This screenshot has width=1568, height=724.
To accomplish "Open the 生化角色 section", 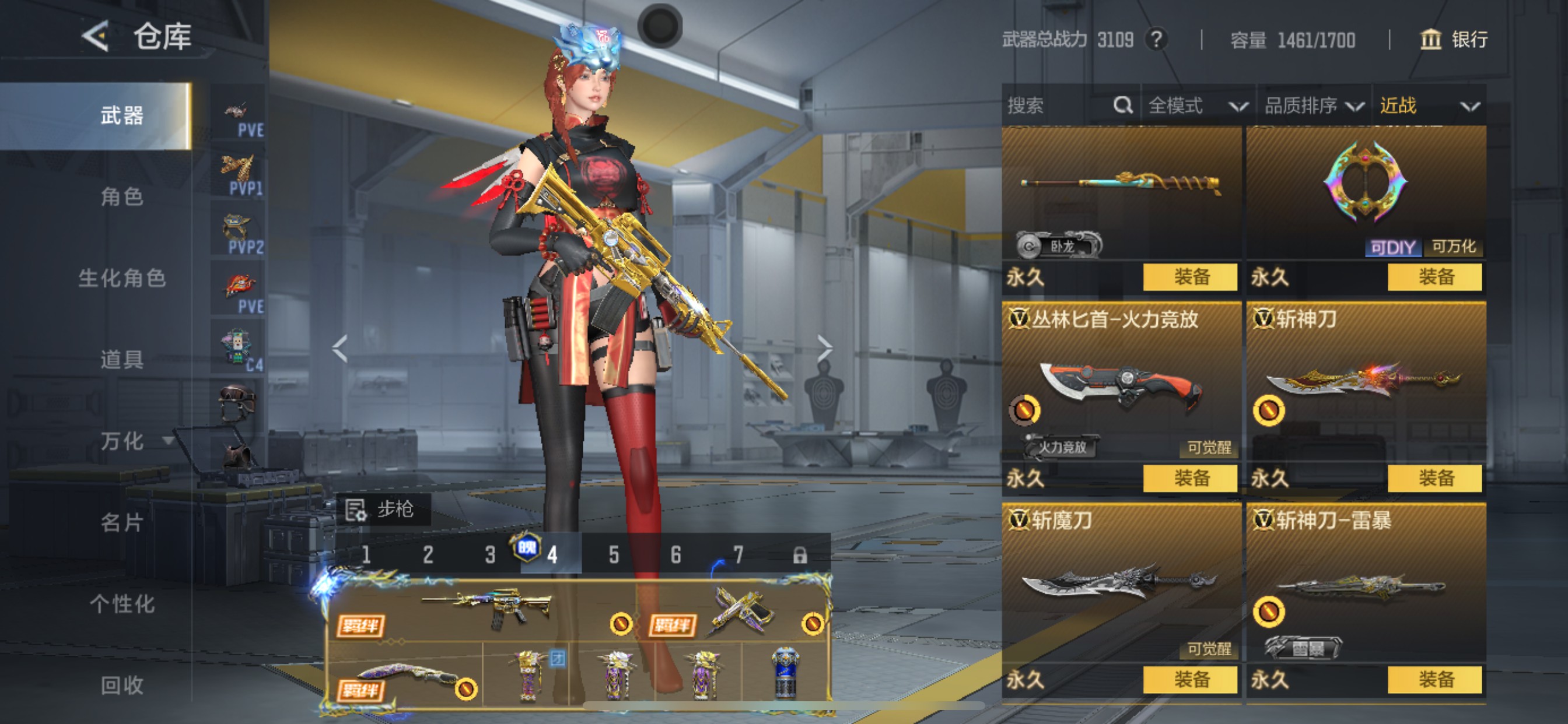I will 122,278.
